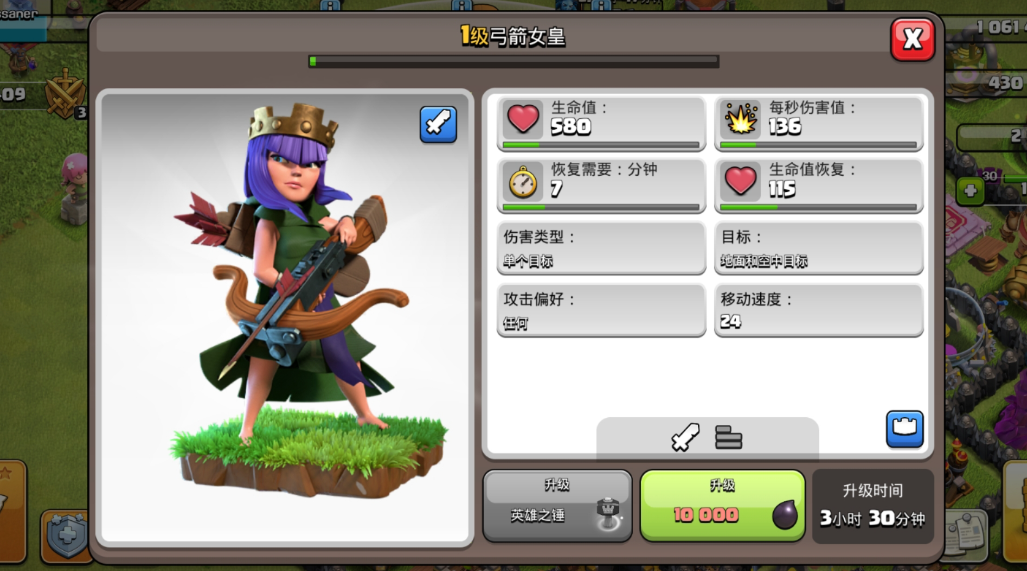
Task: Tap the blue sword icon beside the hero portrait
Action: coord(438,124)
